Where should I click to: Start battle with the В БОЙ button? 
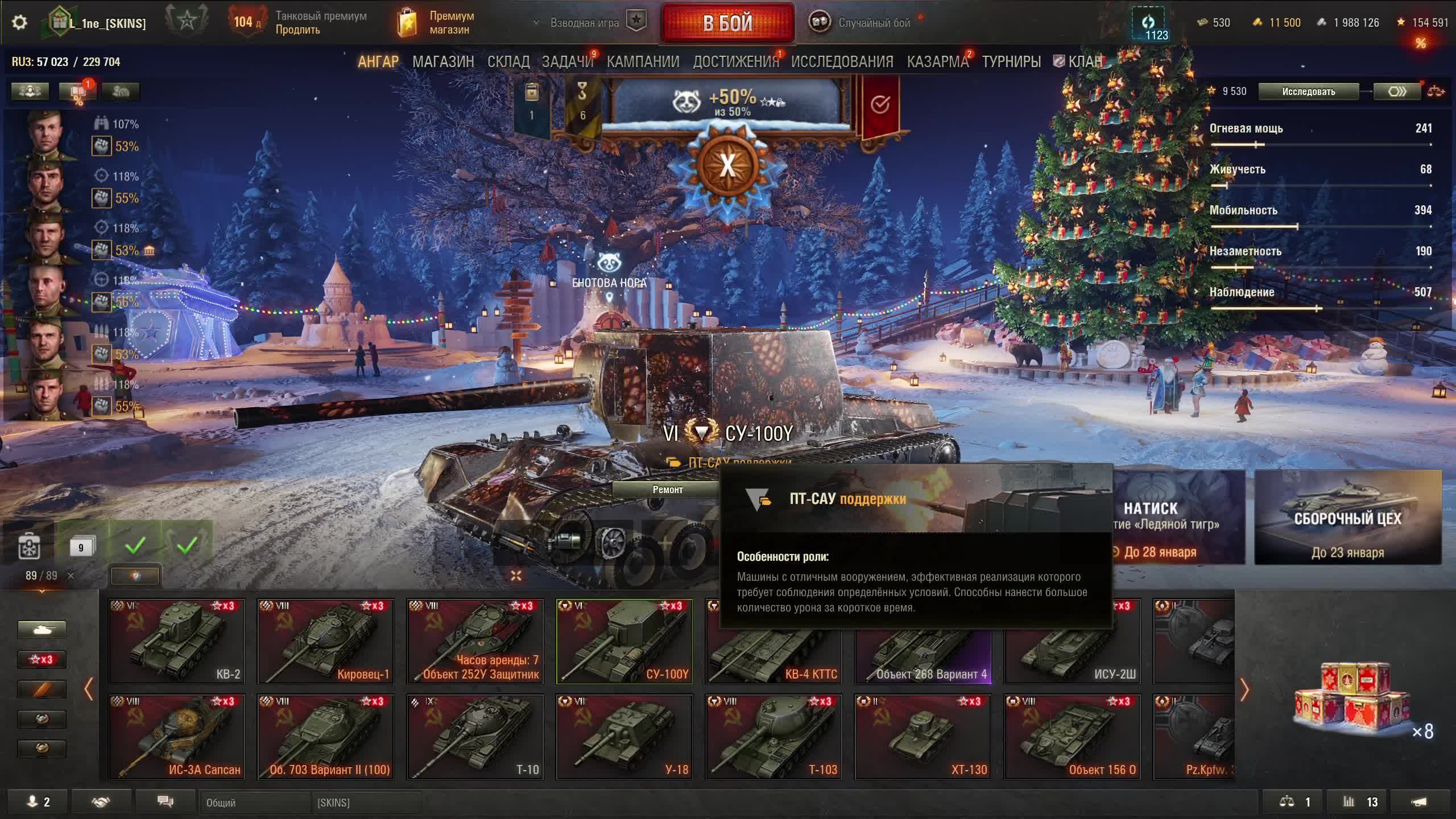tap(727, 23)
